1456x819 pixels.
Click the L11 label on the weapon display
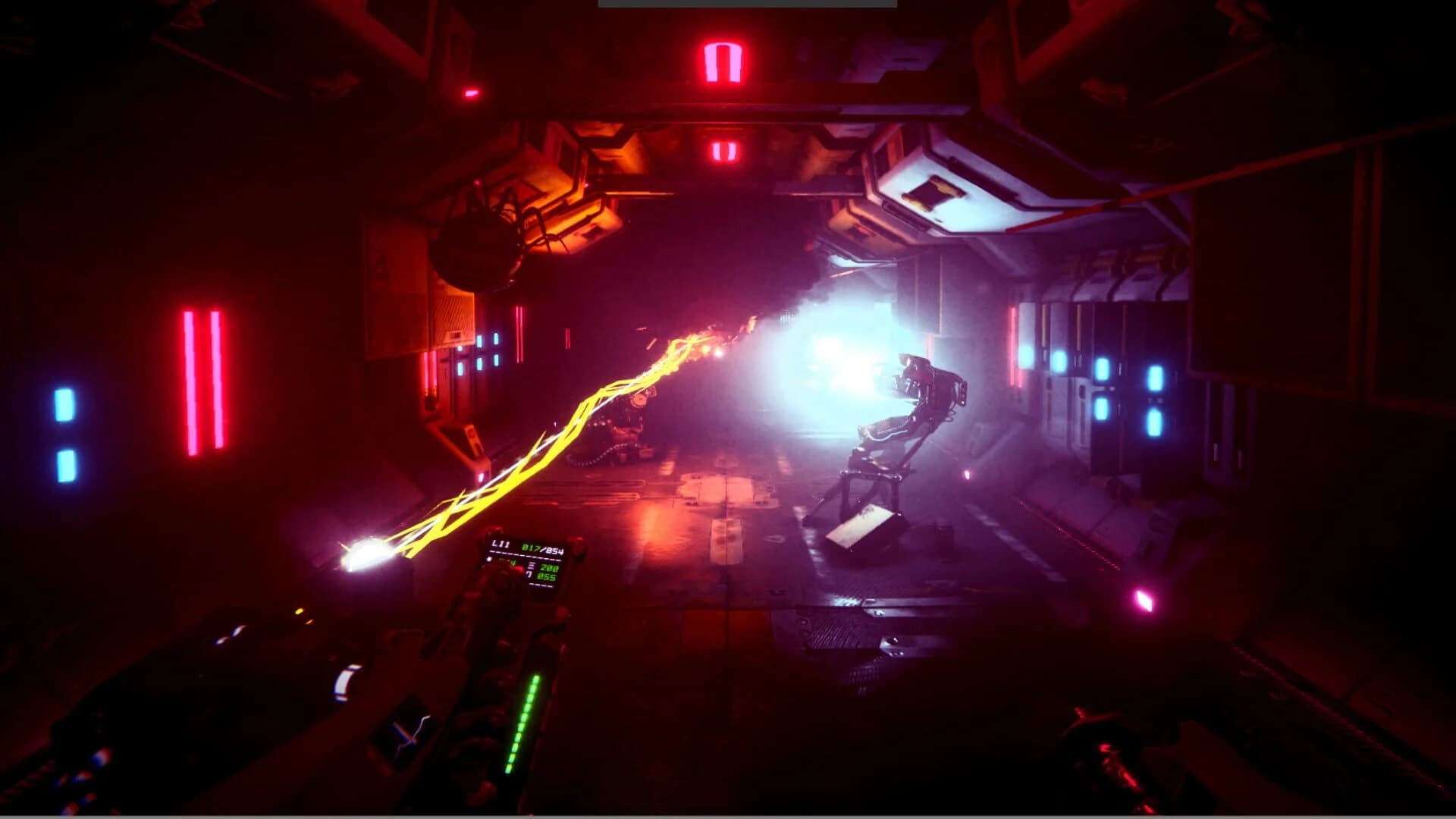click(500, 544)
